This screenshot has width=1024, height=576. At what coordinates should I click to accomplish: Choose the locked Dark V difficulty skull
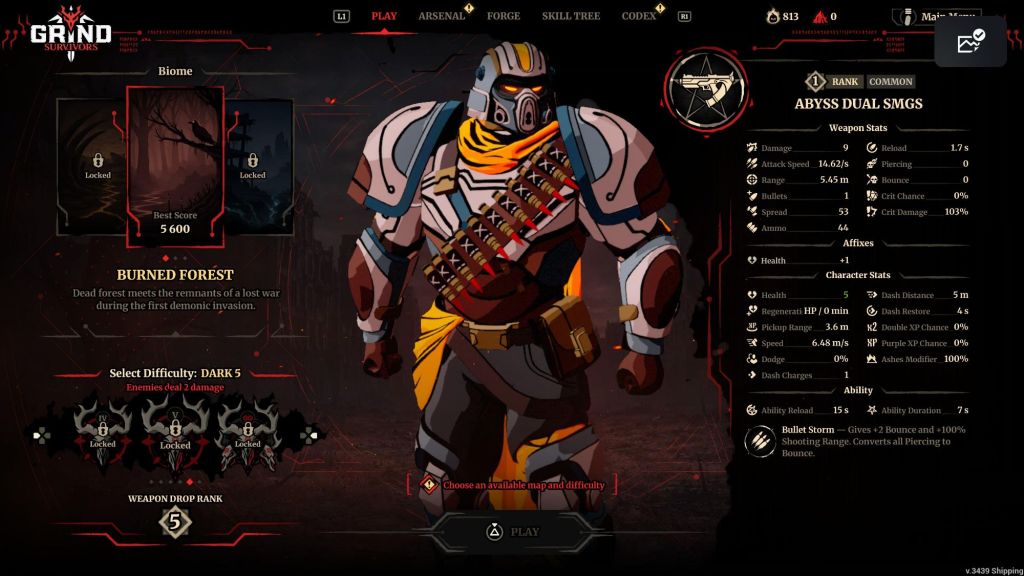[175, 428]
